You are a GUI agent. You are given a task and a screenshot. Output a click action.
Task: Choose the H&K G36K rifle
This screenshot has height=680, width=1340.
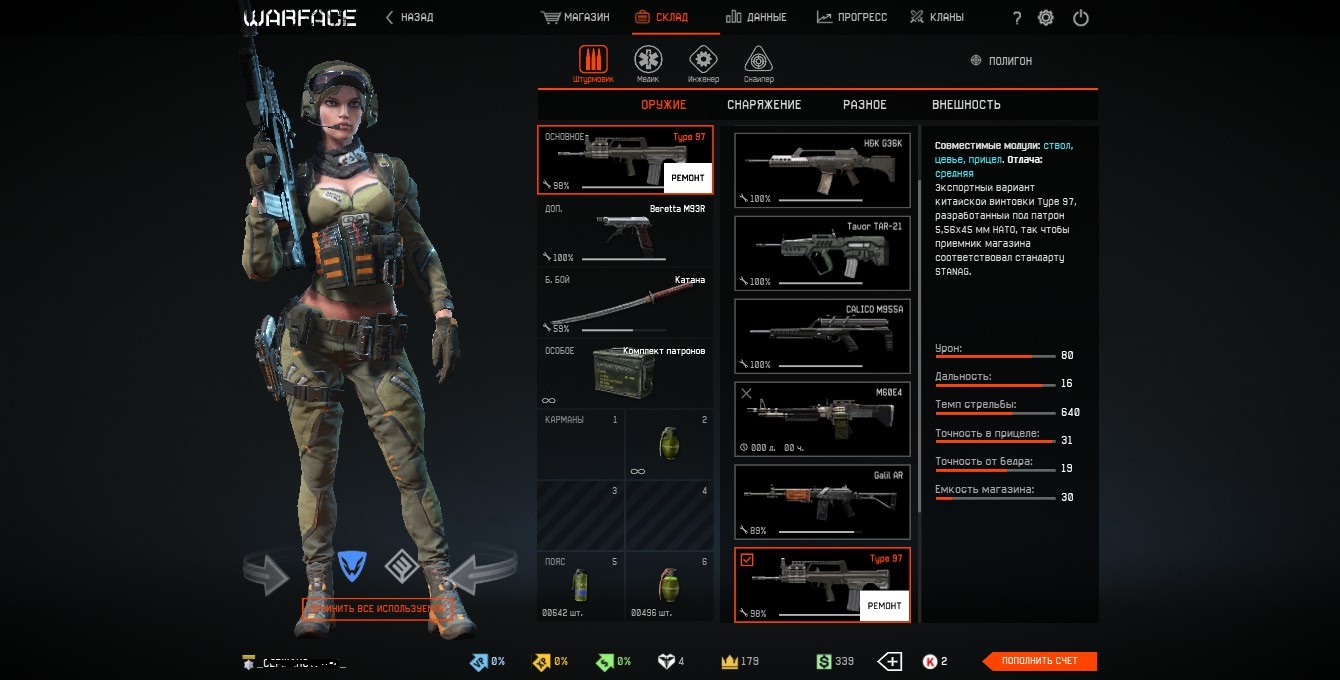(822, 169)
